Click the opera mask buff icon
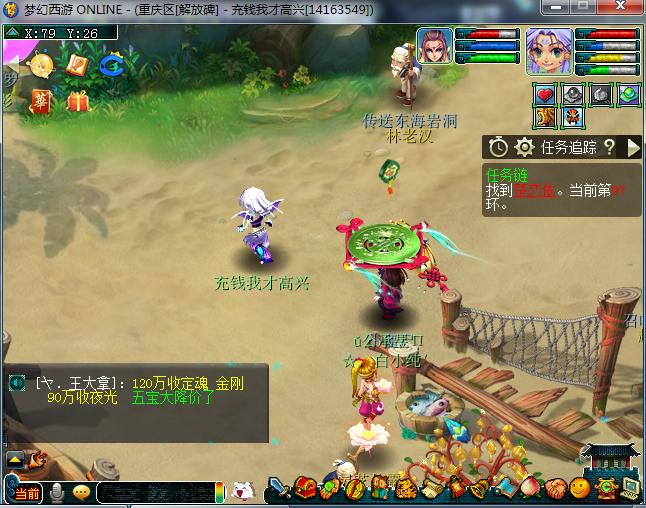This screenshot has height=508, width=646. [x=573, y=118]
